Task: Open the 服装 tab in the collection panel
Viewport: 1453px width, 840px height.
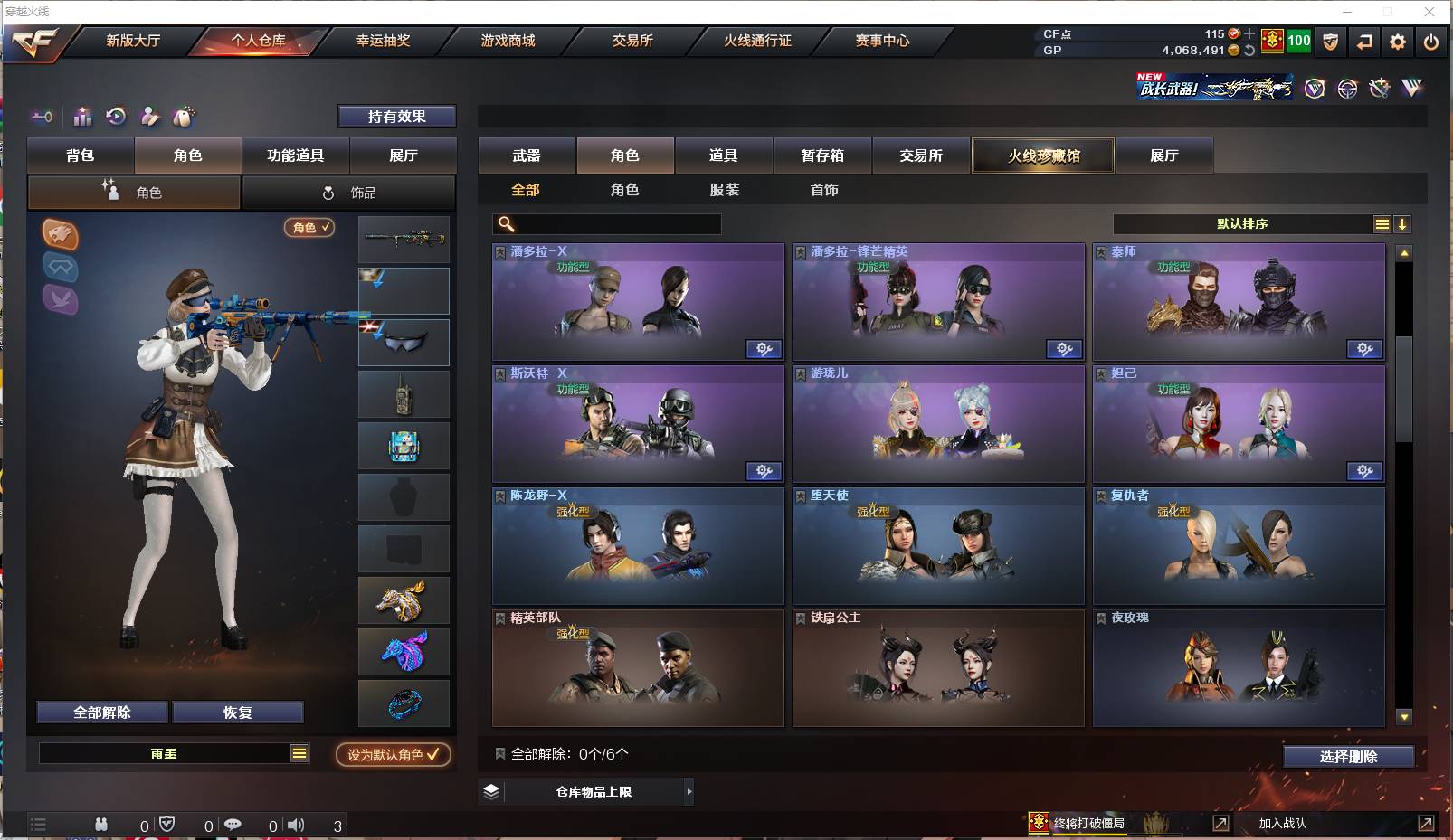Action: [727, 190]
